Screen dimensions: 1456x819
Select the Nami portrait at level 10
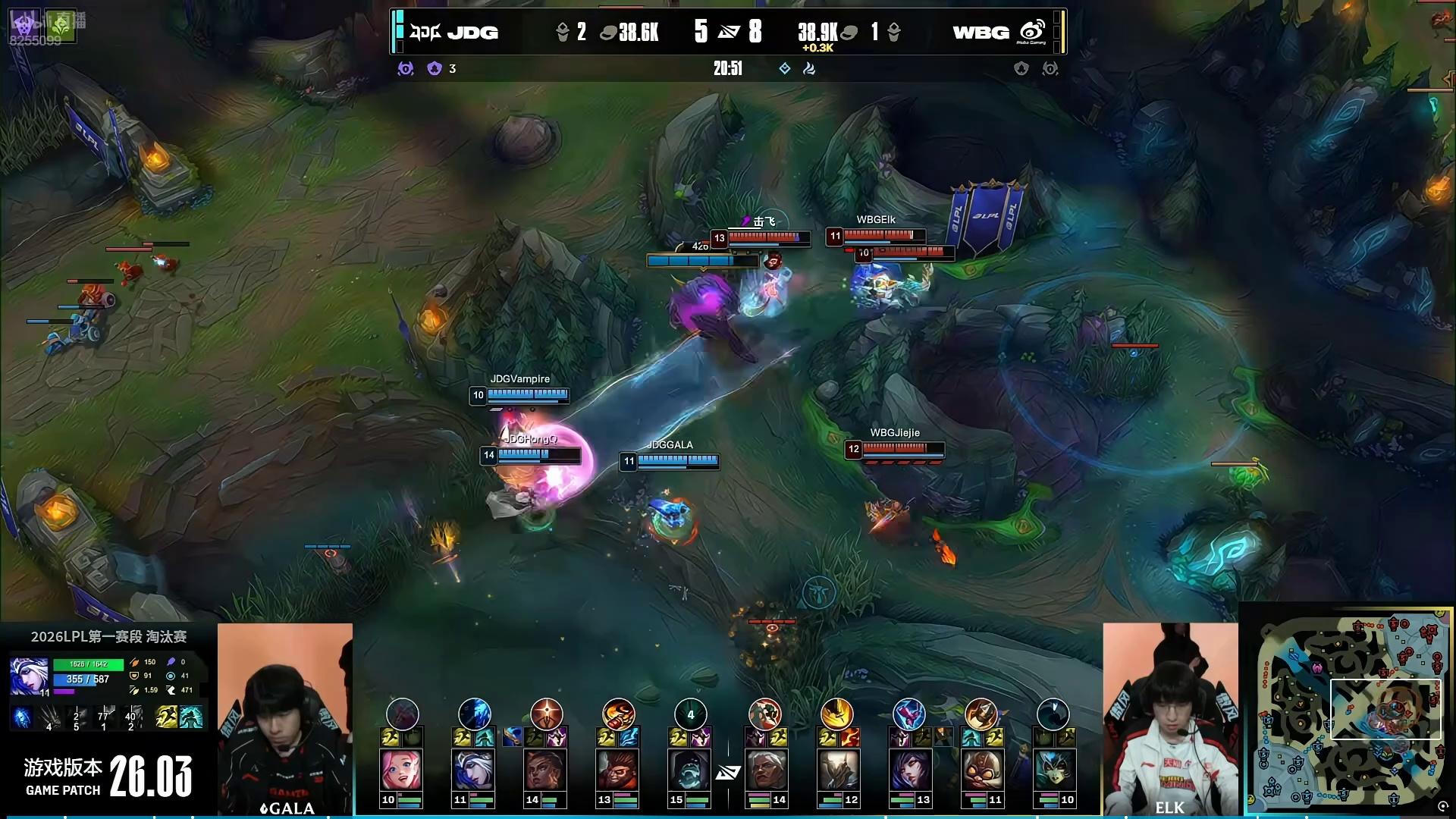click(1053, 770)
